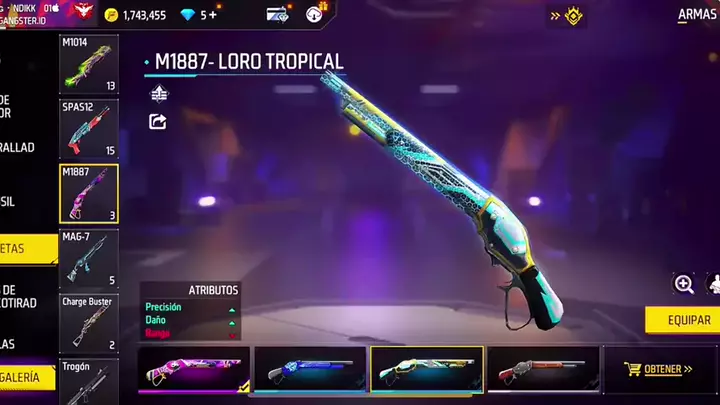The width and height of the screenshot is (720, 405).
Task: Share the skin via the share icon
Action: (x=158, y=121)
